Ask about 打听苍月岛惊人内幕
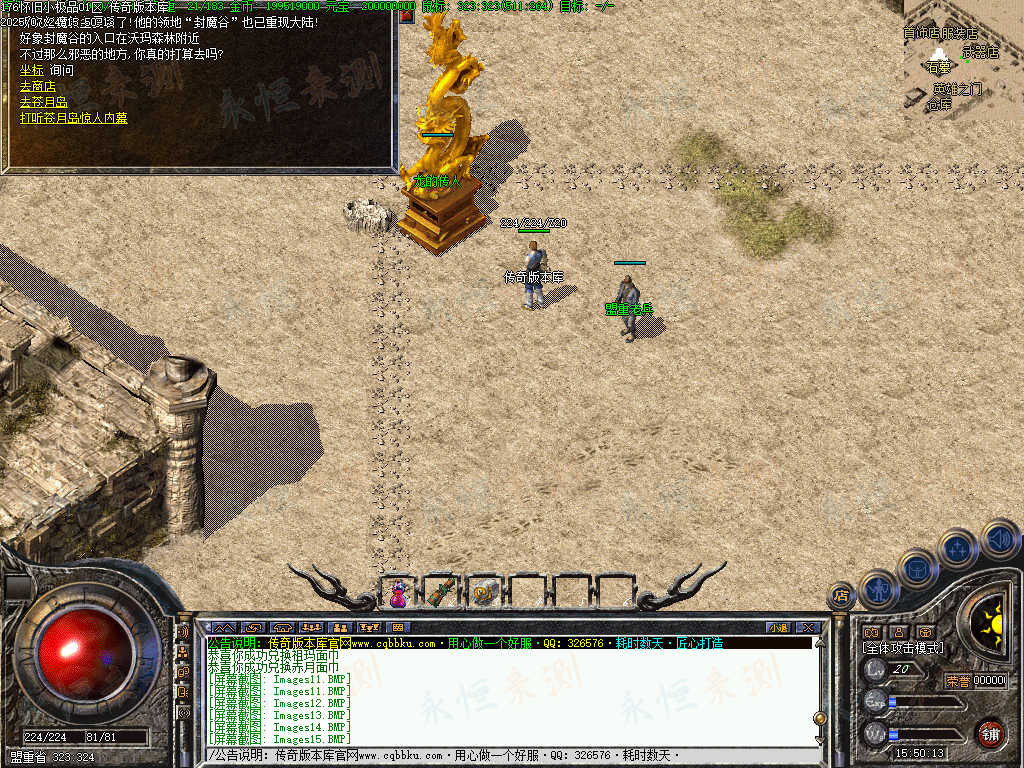1024x768 pixels. (x=74, y=118)
